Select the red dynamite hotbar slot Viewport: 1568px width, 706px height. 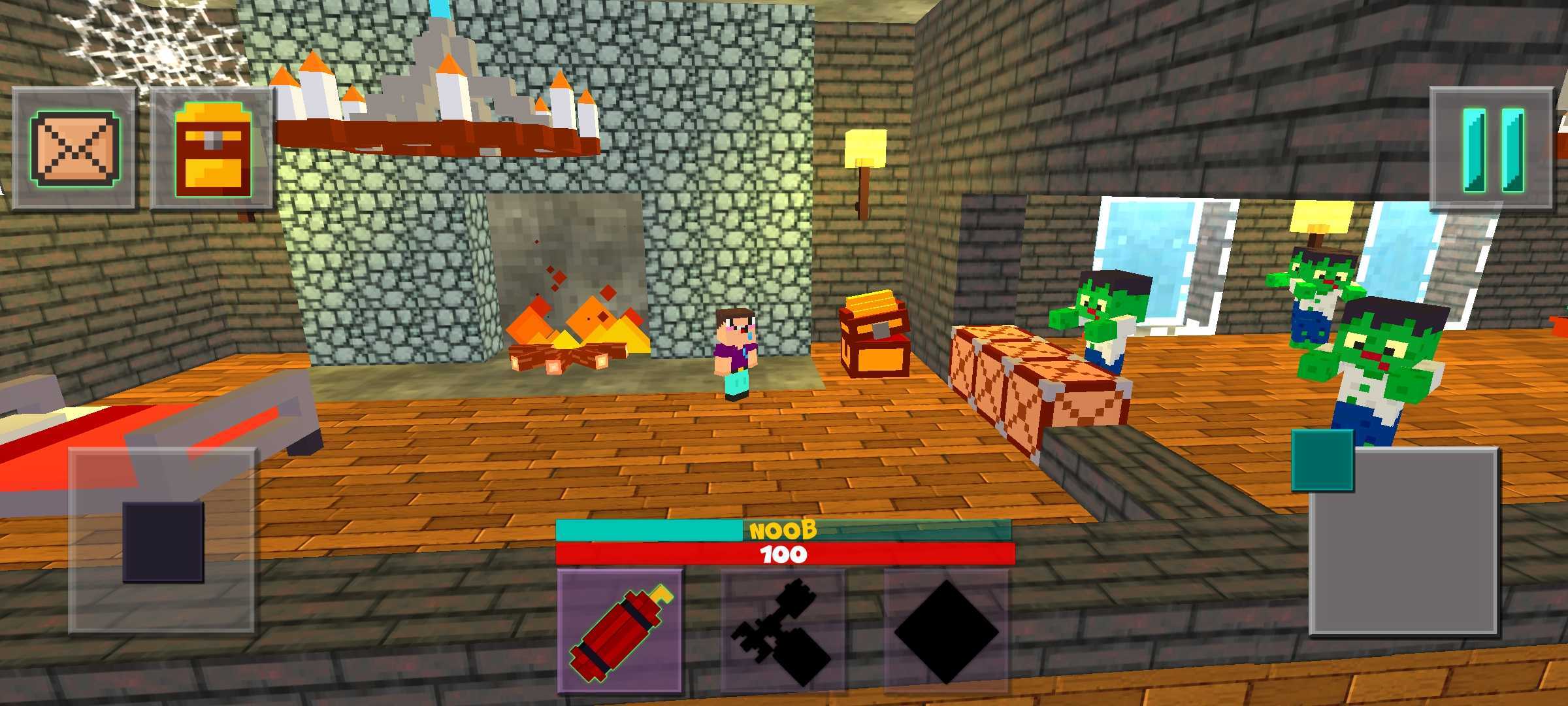click(x=619, y=631)
